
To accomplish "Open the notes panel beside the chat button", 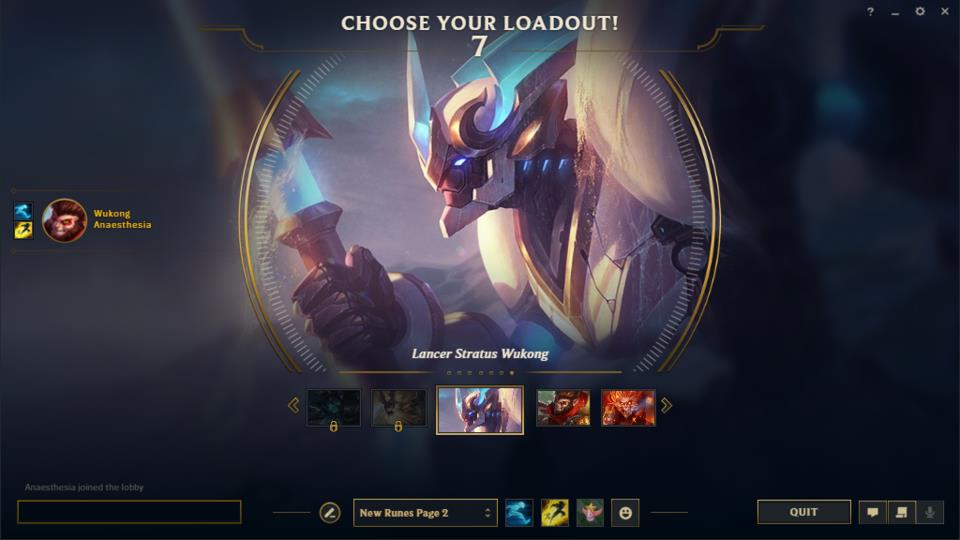I will (x=900, y=512).
